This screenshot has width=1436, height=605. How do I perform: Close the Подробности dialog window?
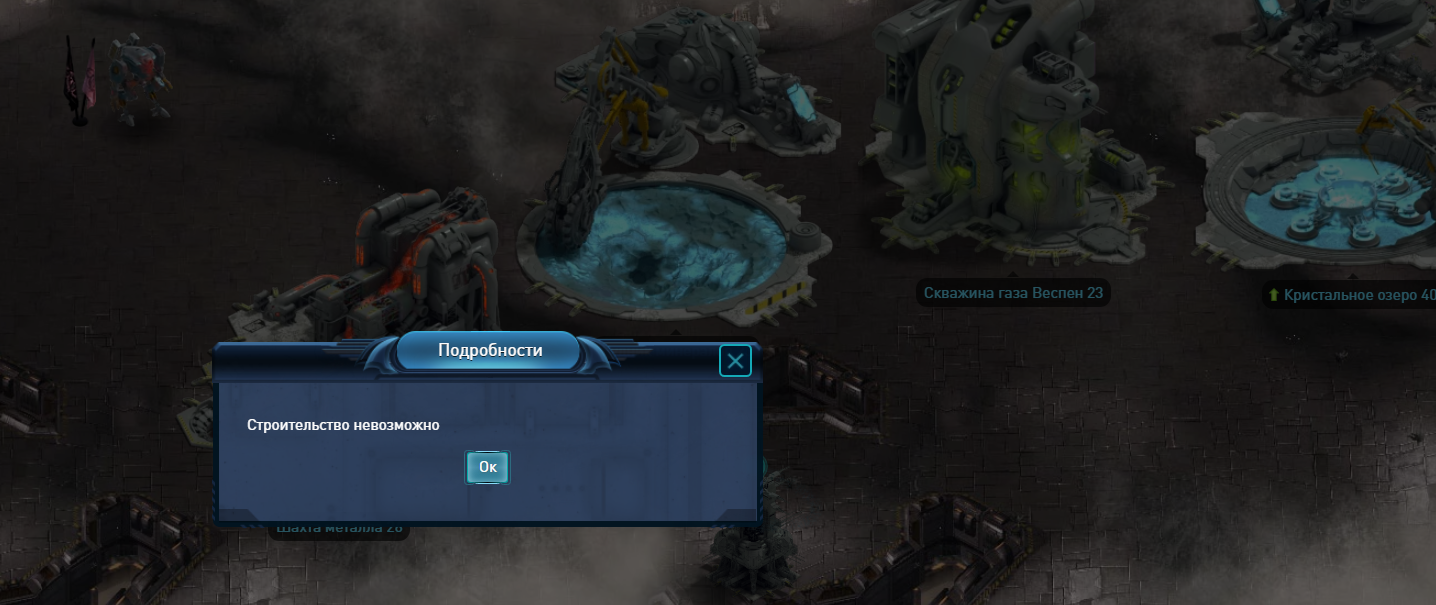(x=735, y=361)
